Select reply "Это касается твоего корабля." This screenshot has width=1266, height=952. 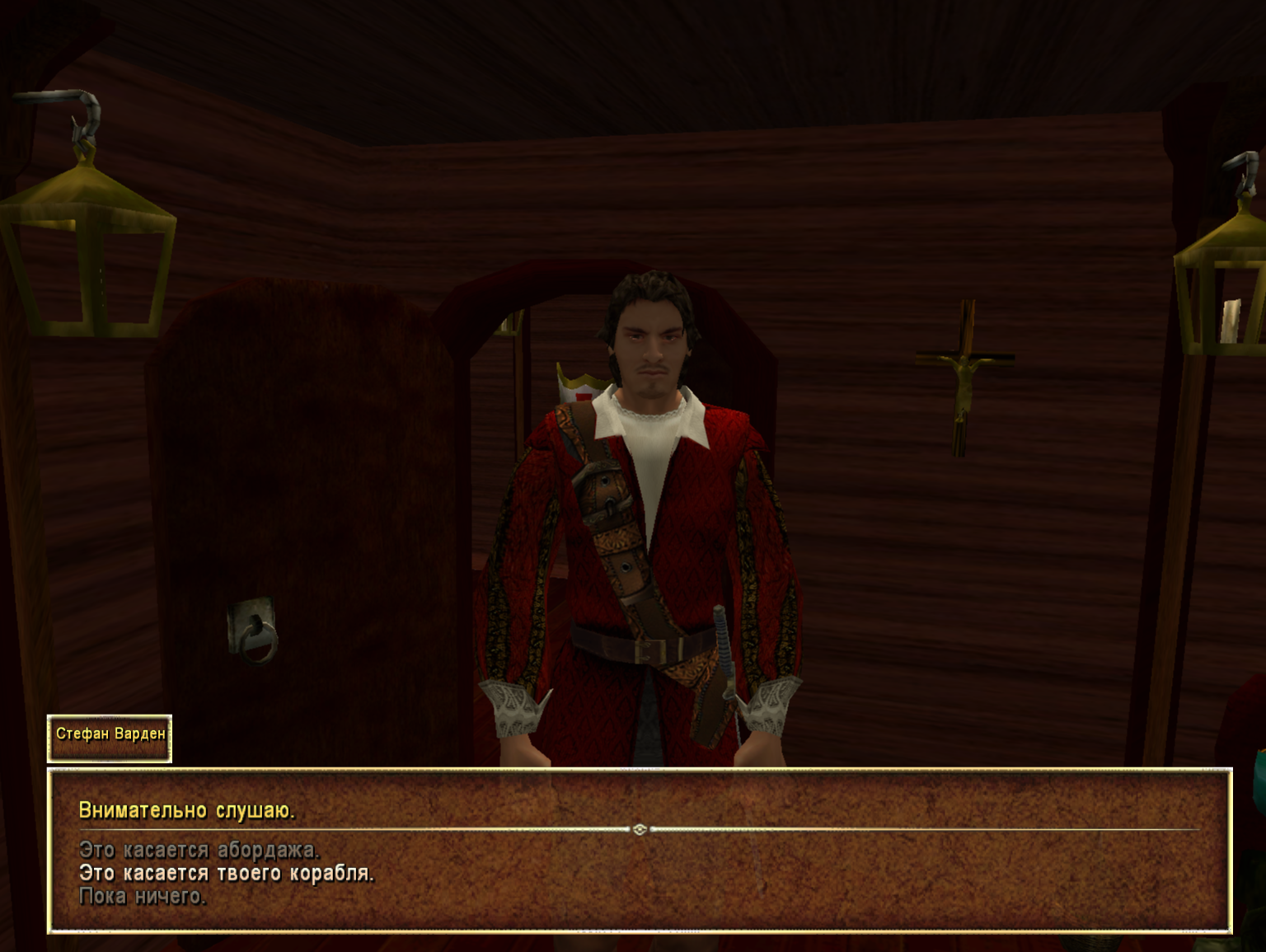[x=226, y=873]
